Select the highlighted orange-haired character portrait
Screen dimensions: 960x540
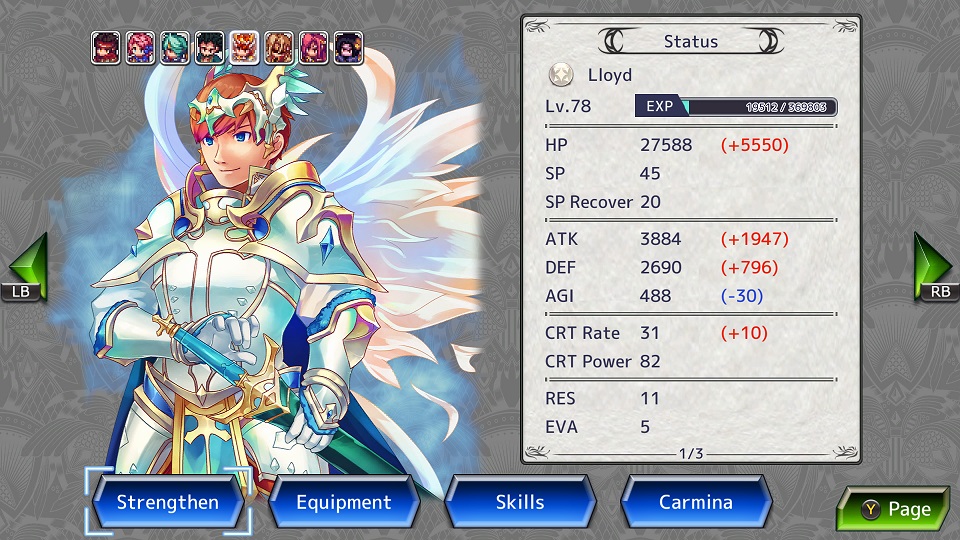point(244,48)
